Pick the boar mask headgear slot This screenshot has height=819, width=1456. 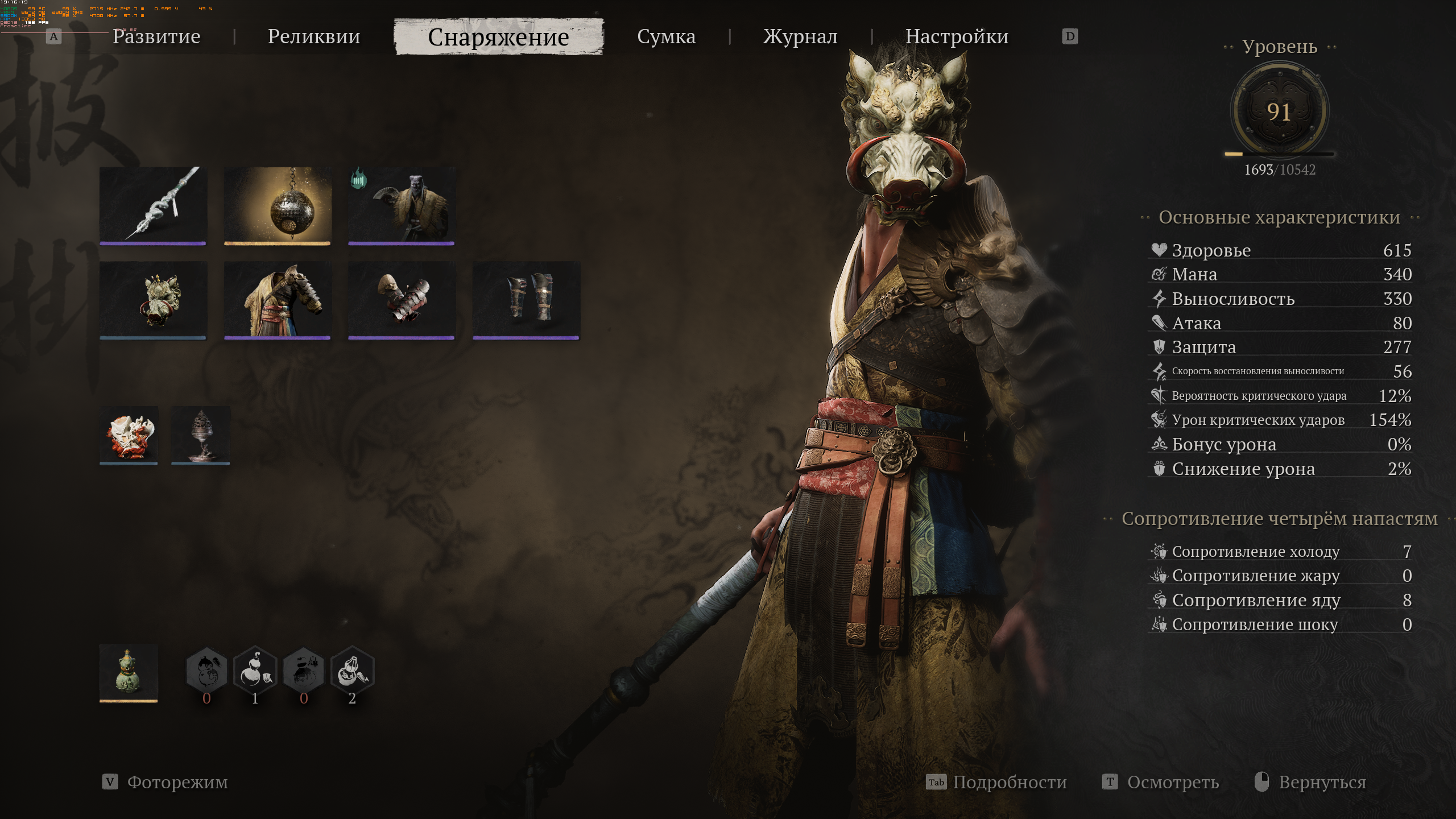click(x=153, y=300)
